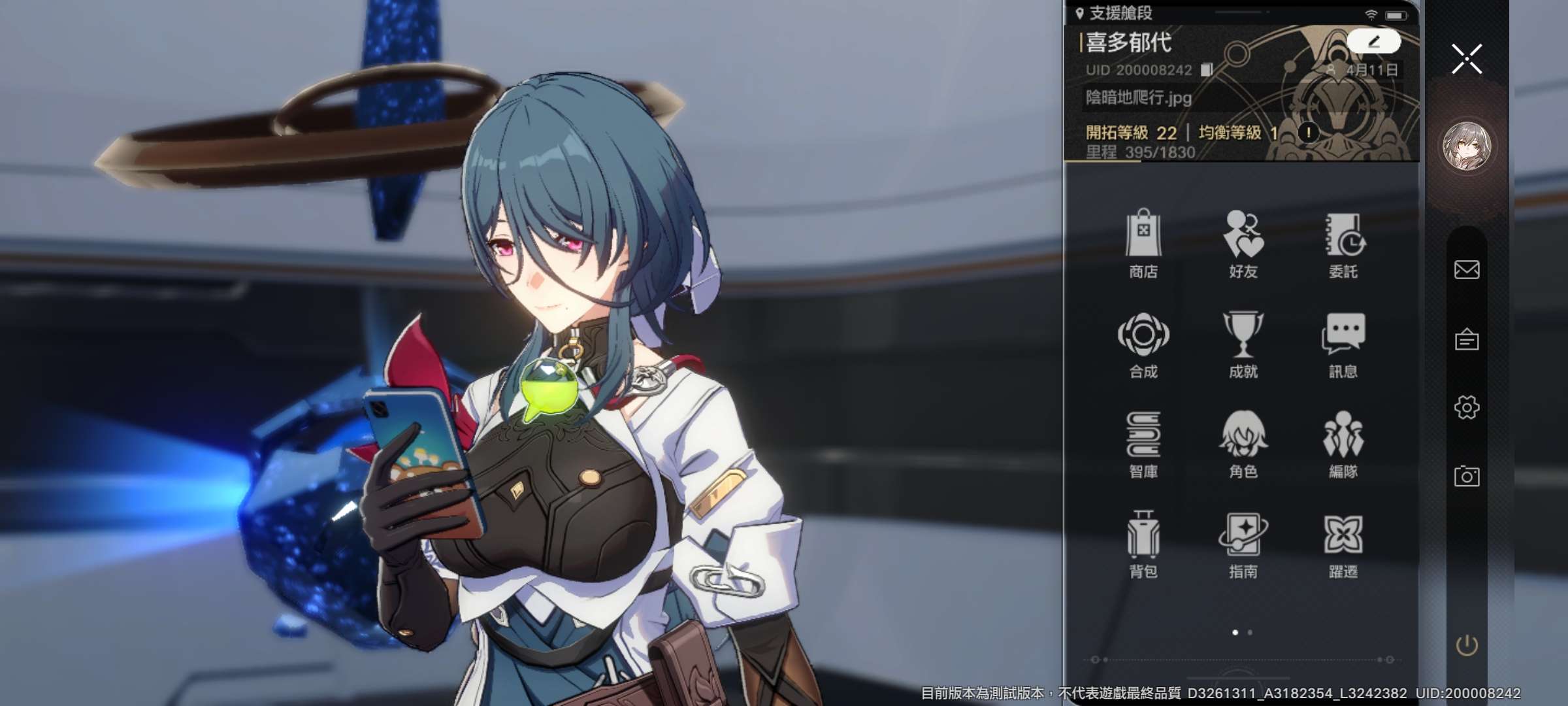Open the 編隊 team setup menu

1343,443
